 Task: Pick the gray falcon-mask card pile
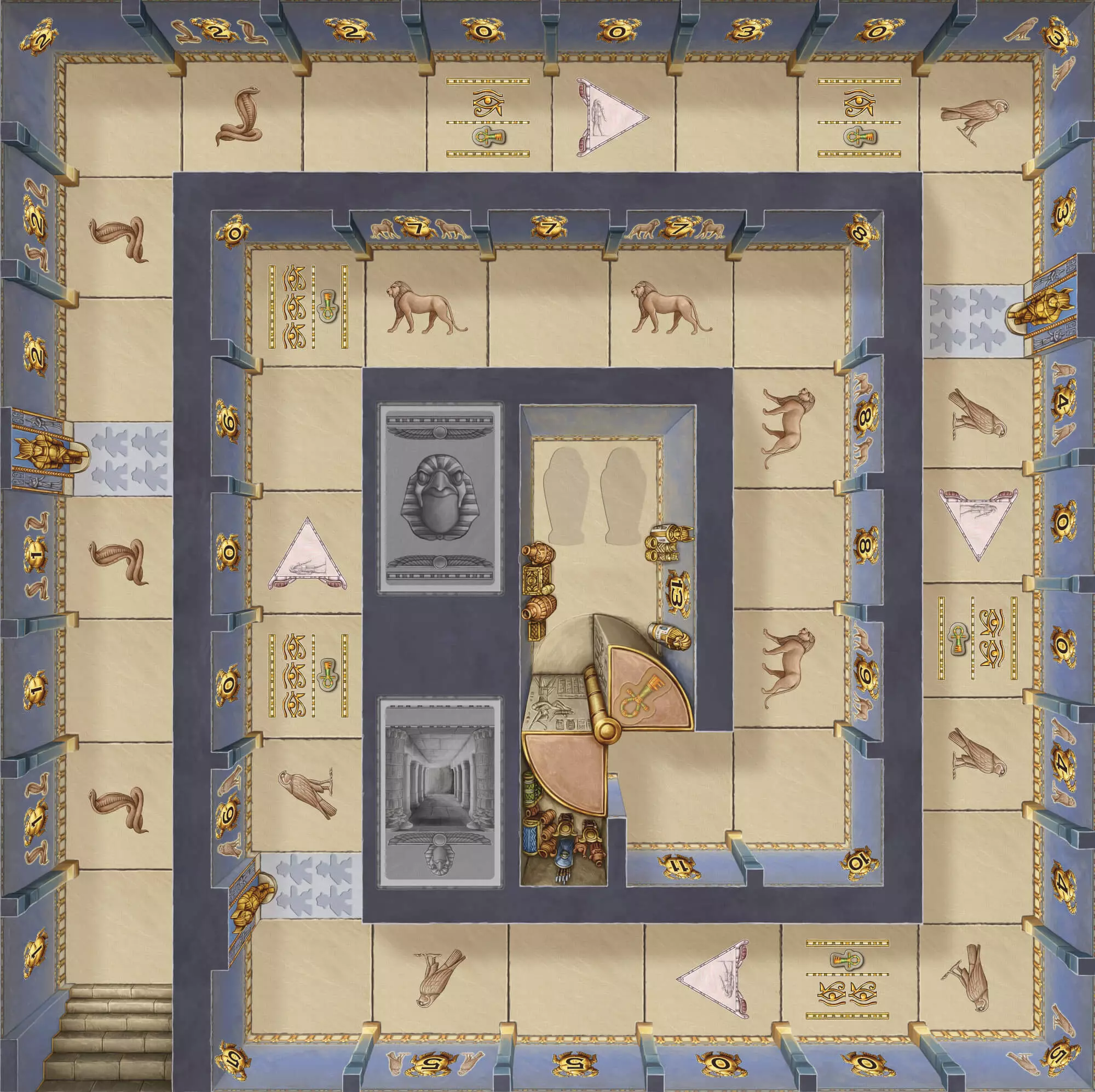pyautogui.click(x=440, y=498)
